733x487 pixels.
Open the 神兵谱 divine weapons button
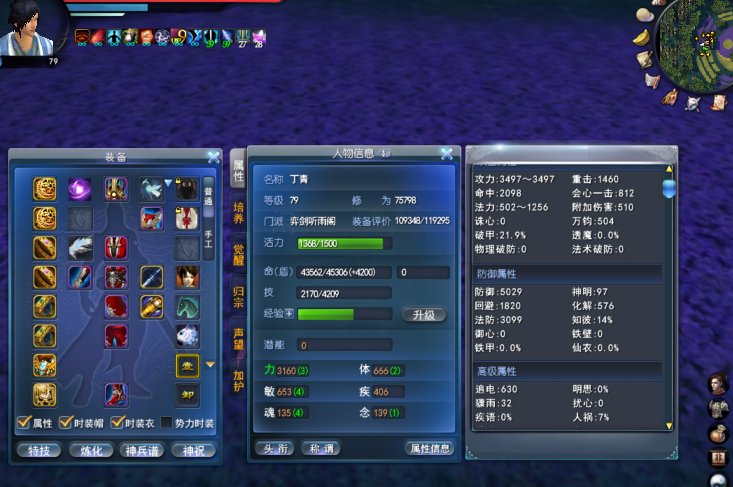[x=142, y=450]
